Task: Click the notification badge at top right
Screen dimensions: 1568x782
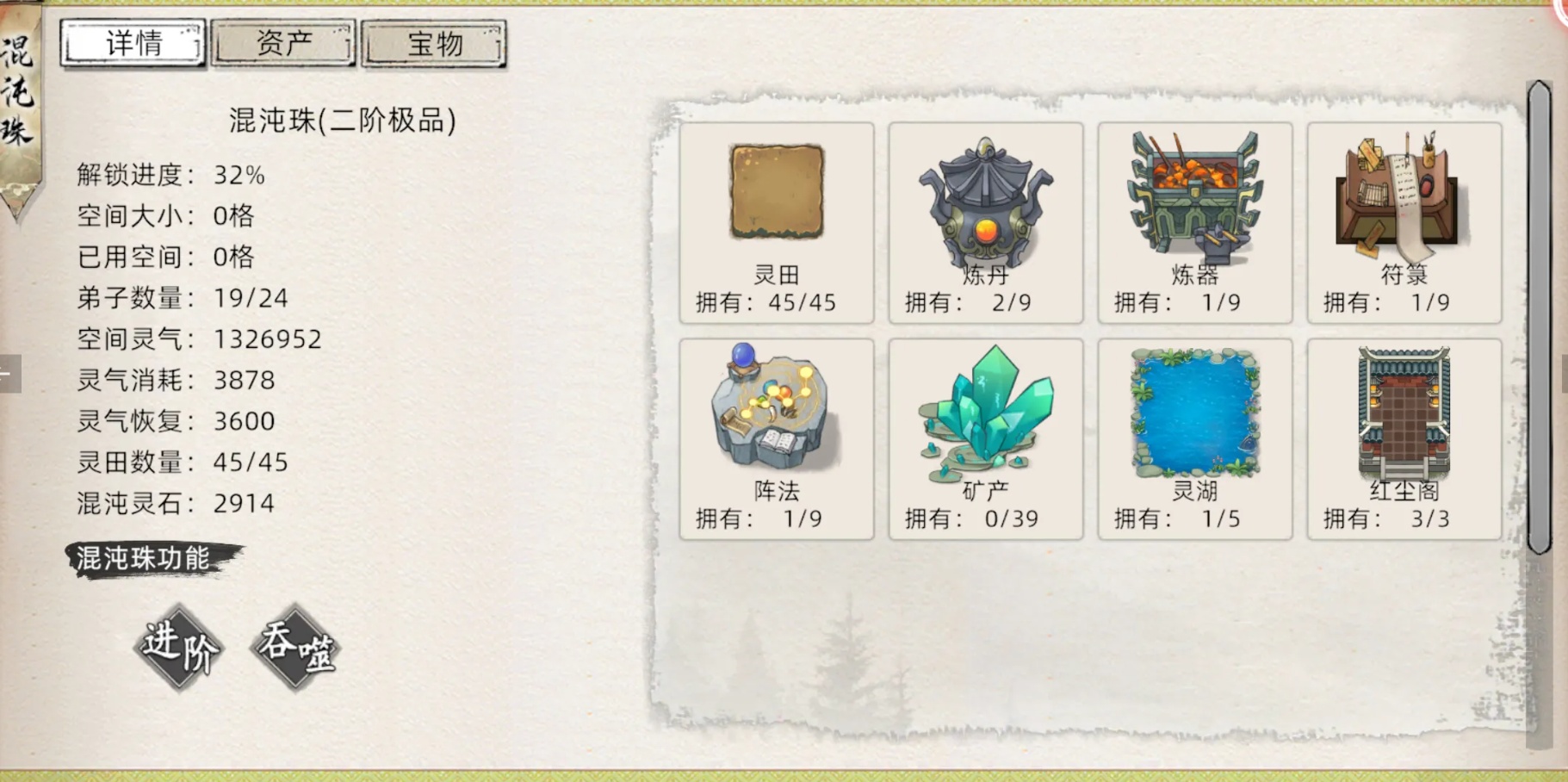Action: (1560, 9)
